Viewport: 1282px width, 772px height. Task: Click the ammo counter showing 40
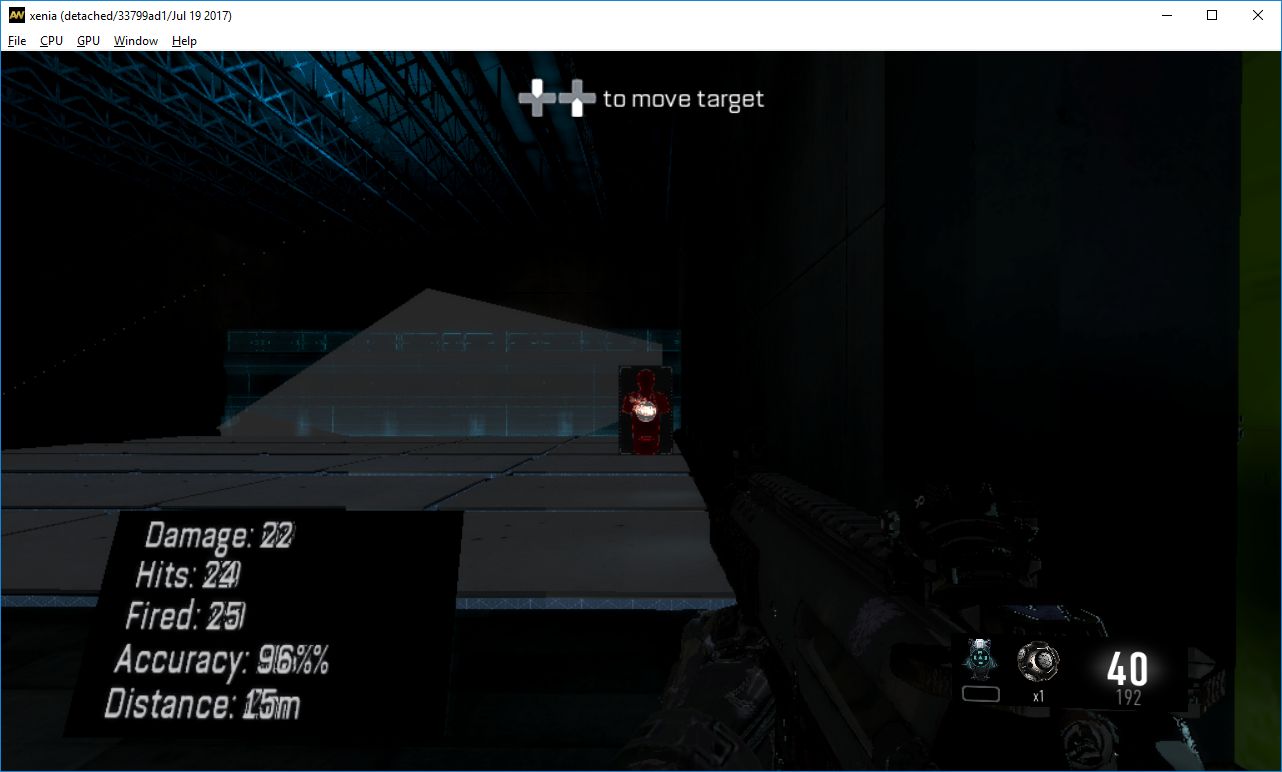pos(1127,666)
